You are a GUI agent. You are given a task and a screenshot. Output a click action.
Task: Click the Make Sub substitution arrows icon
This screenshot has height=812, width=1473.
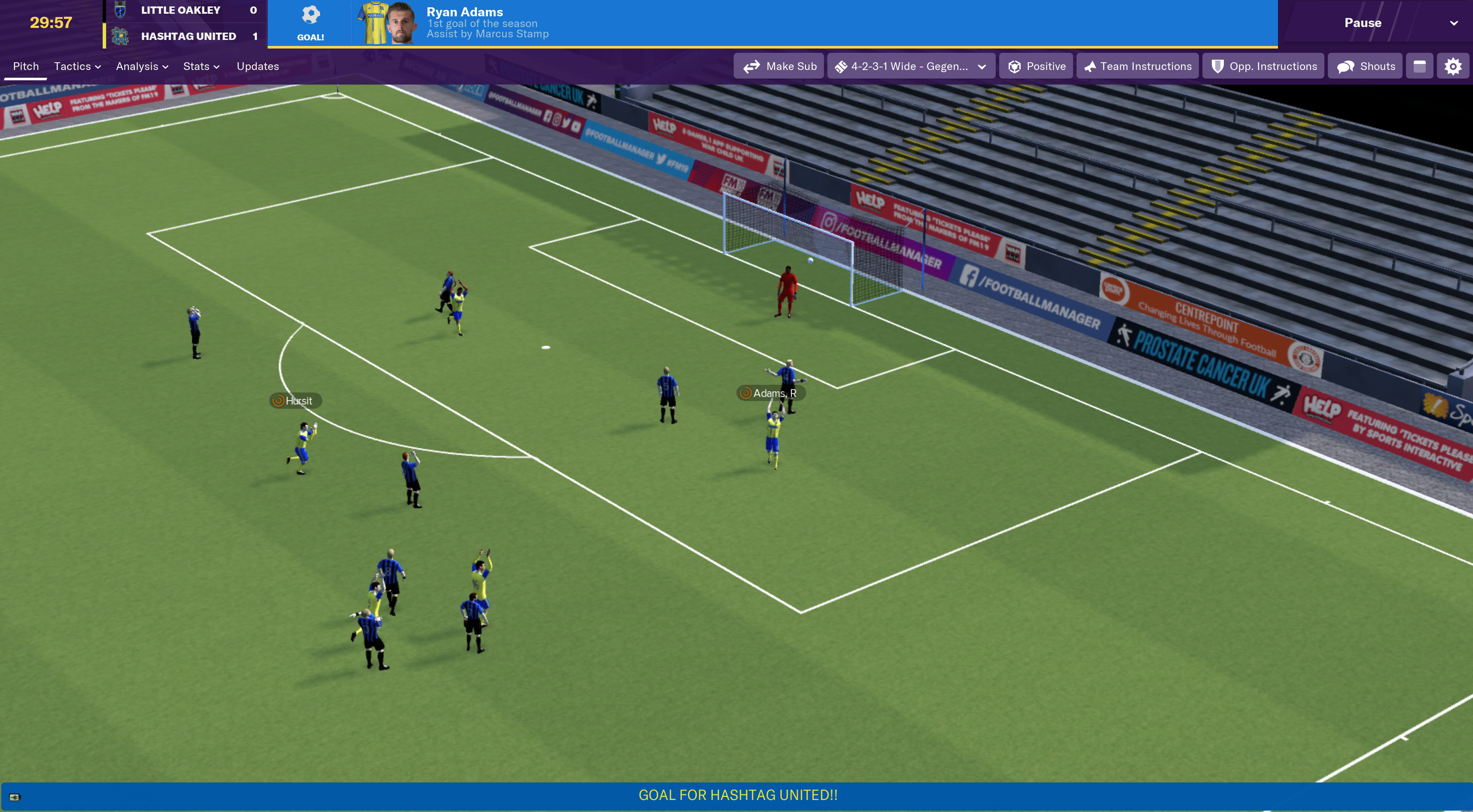coord(752,66)
